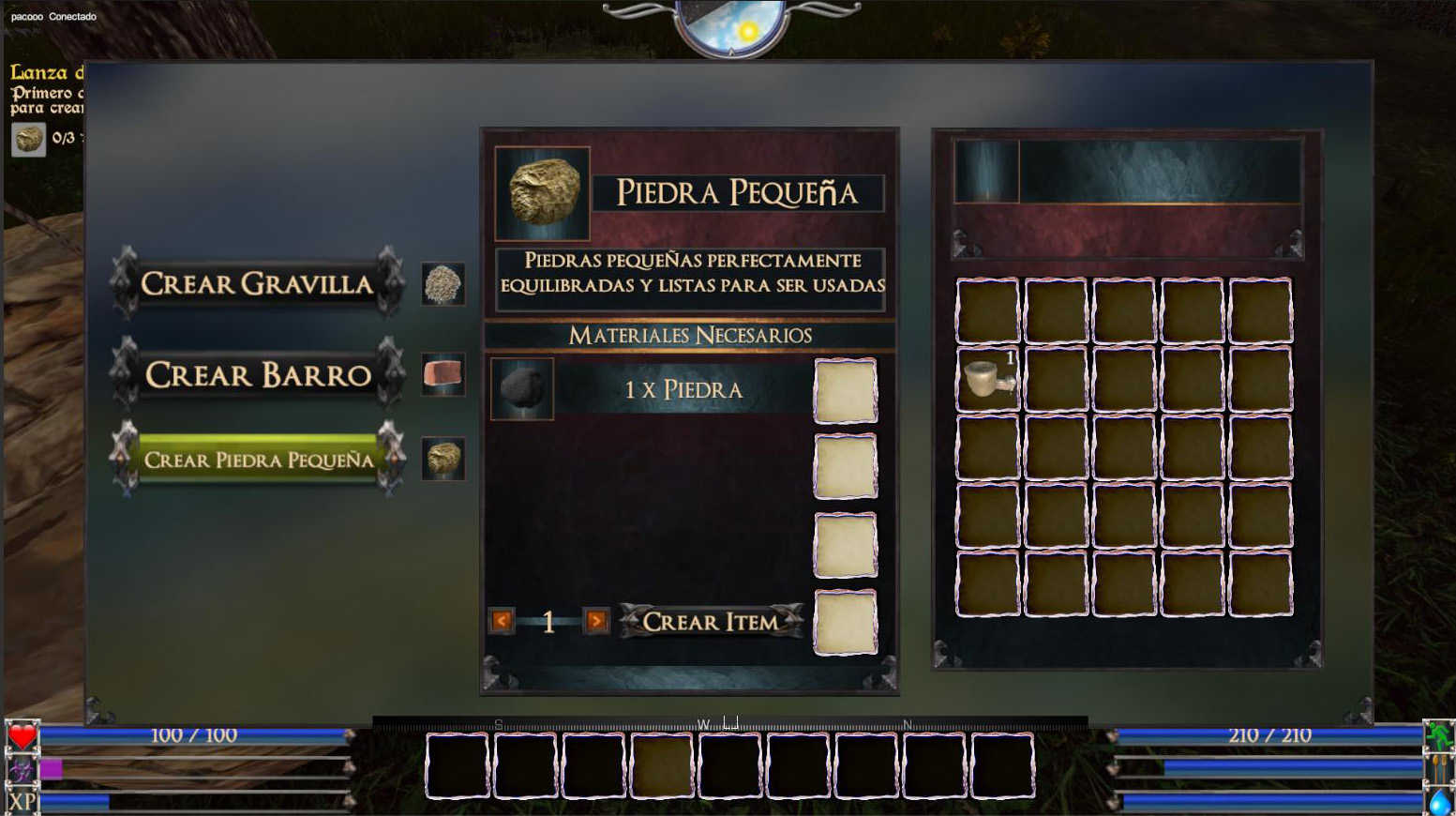Select the Crear Piedra Pequeña recipe
This screenshot has width=1456, height=816.
[x=257, y=460]
